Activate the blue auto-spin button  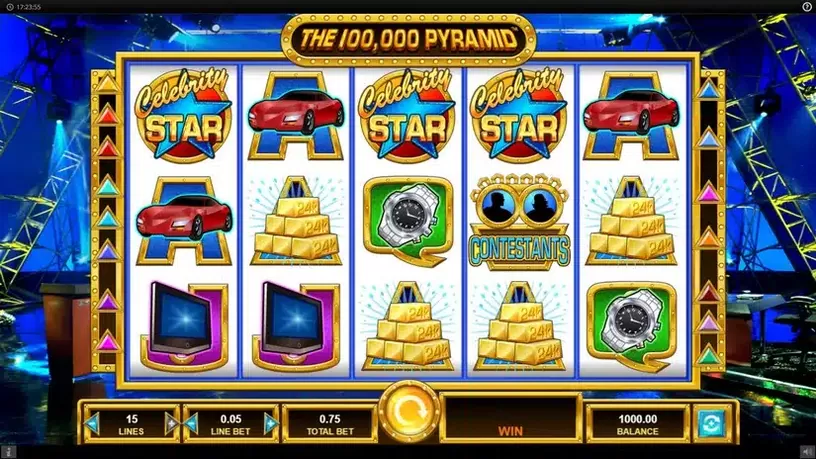[x=710, y=423]
